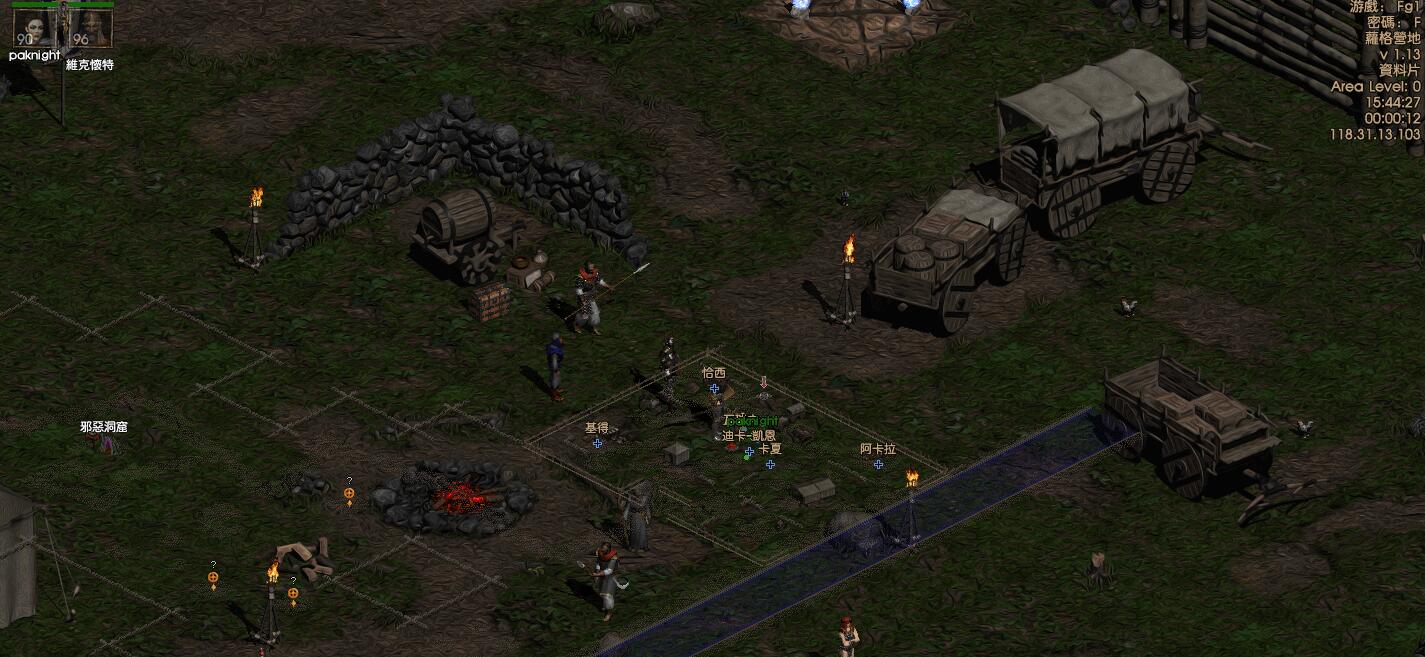Select the 邪惡洞窟 map label
1425x657 pixels.
pyautogui.click(x=104, y=427)
